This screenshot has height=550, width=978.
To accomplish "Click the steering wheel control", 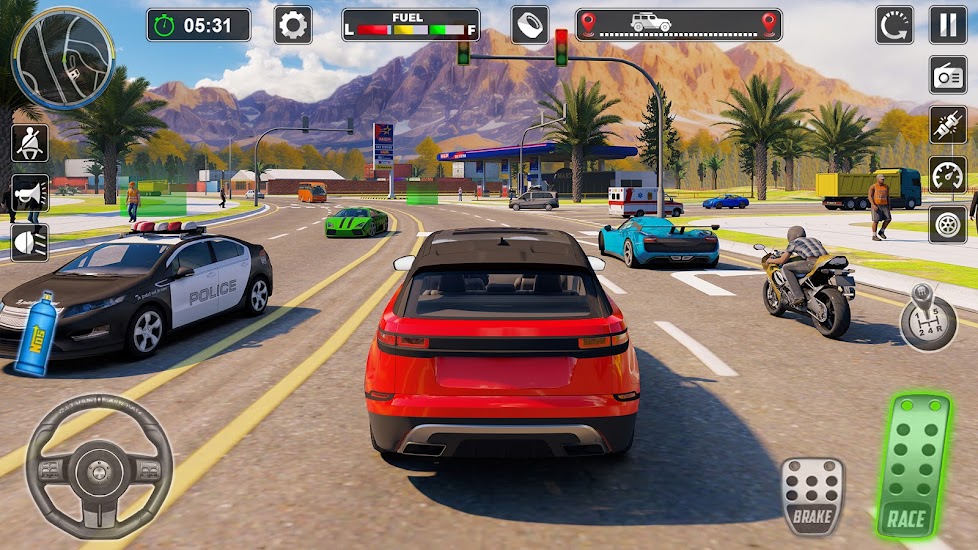I will pos(98,467).
